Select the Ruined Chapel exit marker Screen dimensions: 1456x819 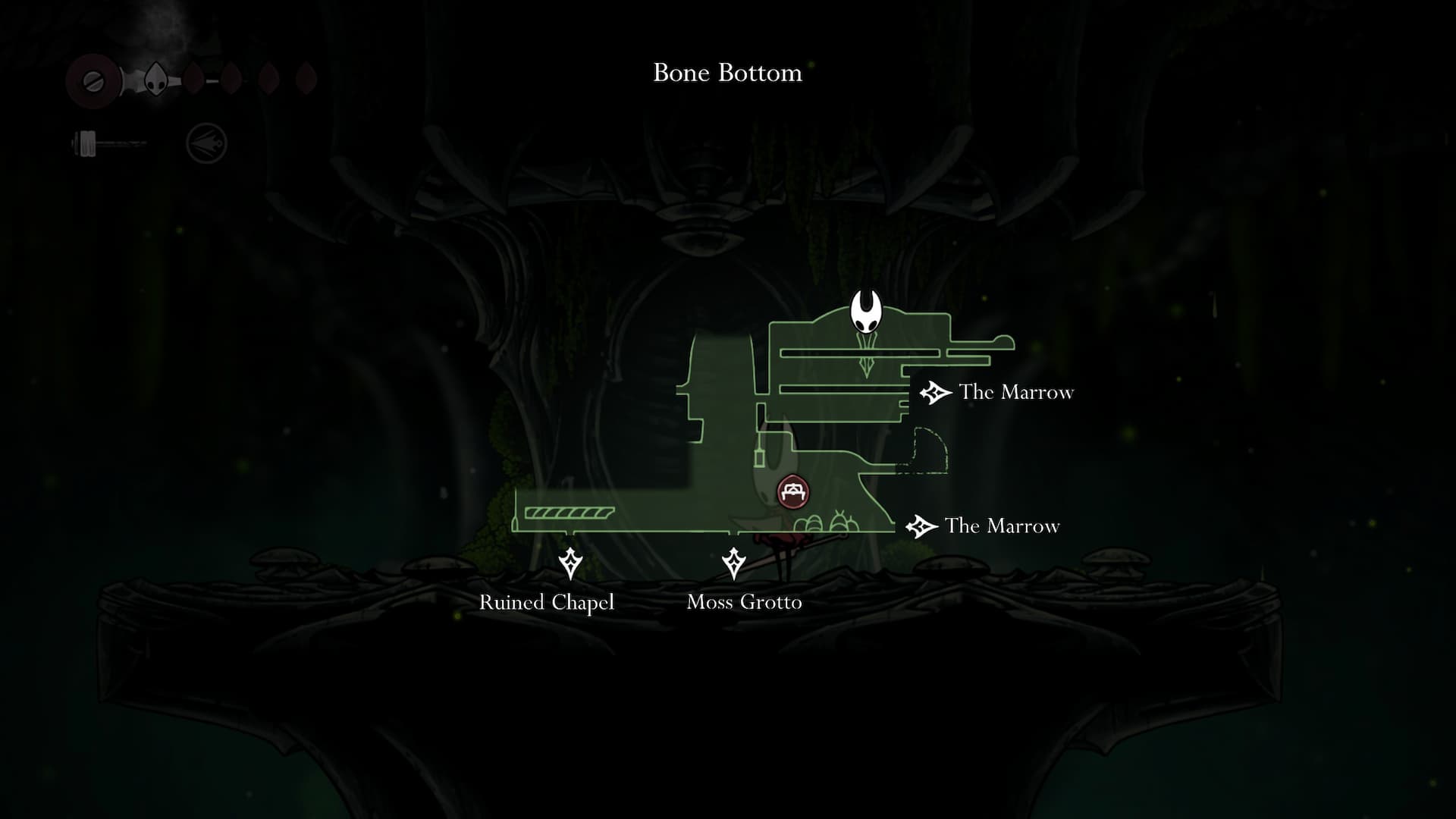click(x=570, y=563)
